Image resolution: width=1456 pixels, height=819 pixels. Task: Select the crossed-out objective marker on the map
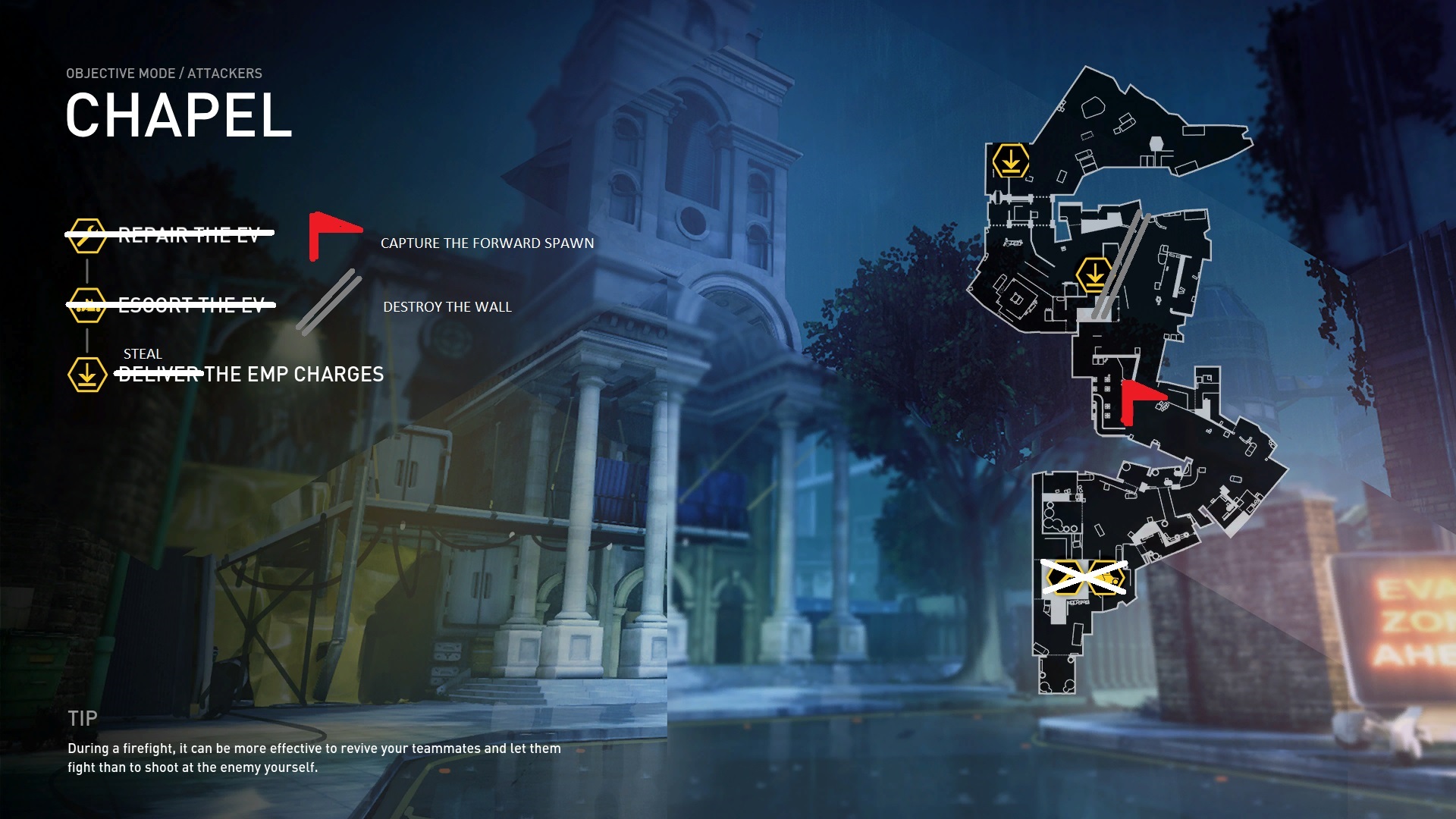[1083, 578]
